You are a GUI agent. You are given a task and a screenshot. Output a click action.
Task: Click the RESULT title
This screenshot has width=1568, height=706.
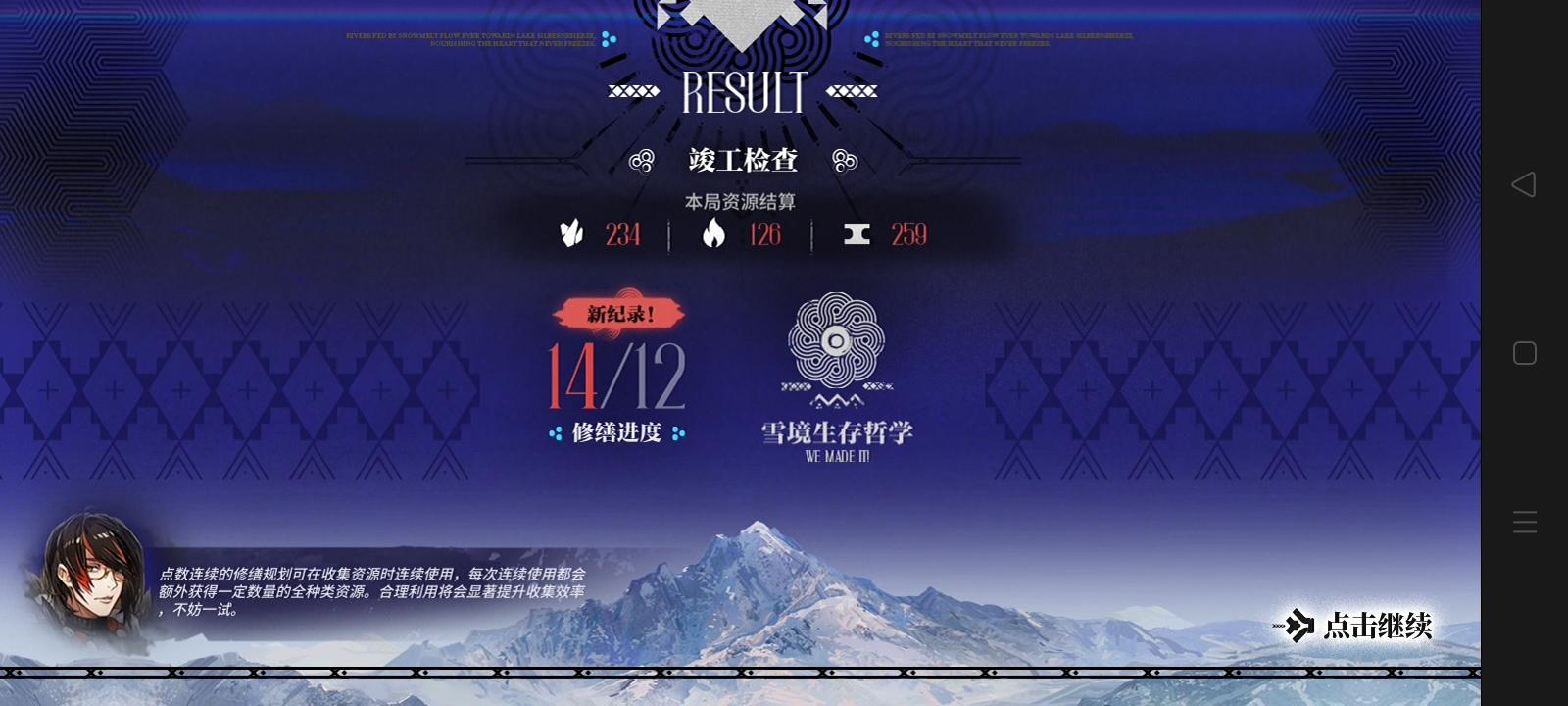click(742, 94)
